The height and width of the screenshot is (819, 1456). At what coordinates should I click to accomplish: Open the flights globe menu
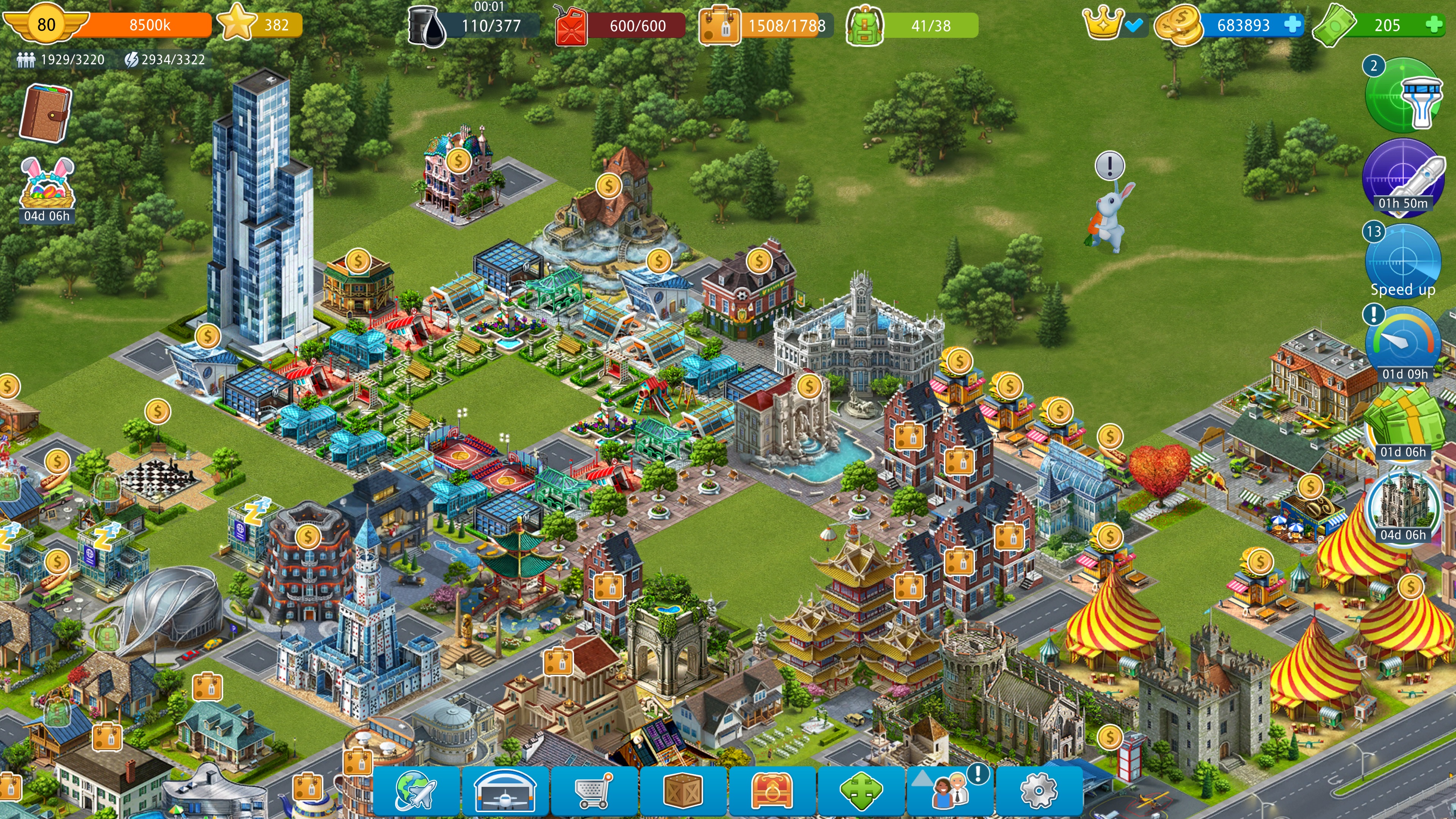pos(416,789)
